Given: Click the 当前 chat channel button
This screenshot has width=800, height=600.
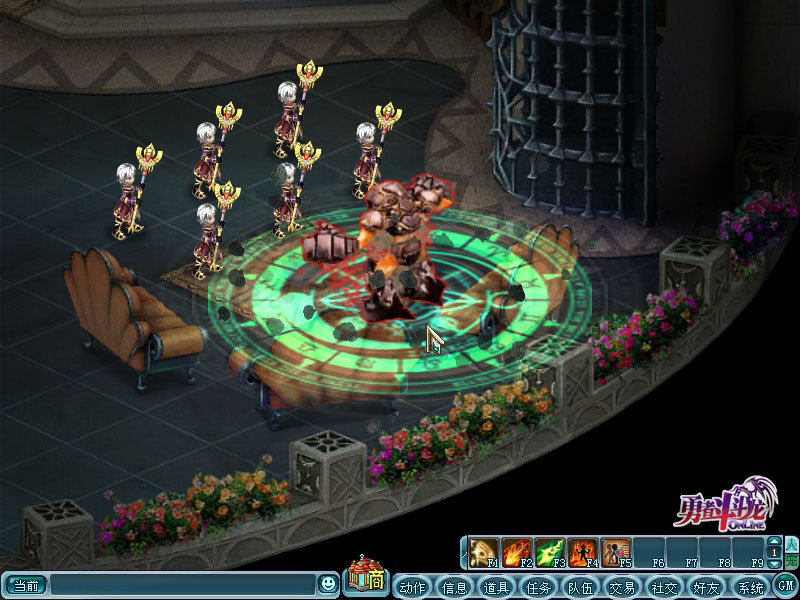Looking at the screenshot, I should click(25, 584).
